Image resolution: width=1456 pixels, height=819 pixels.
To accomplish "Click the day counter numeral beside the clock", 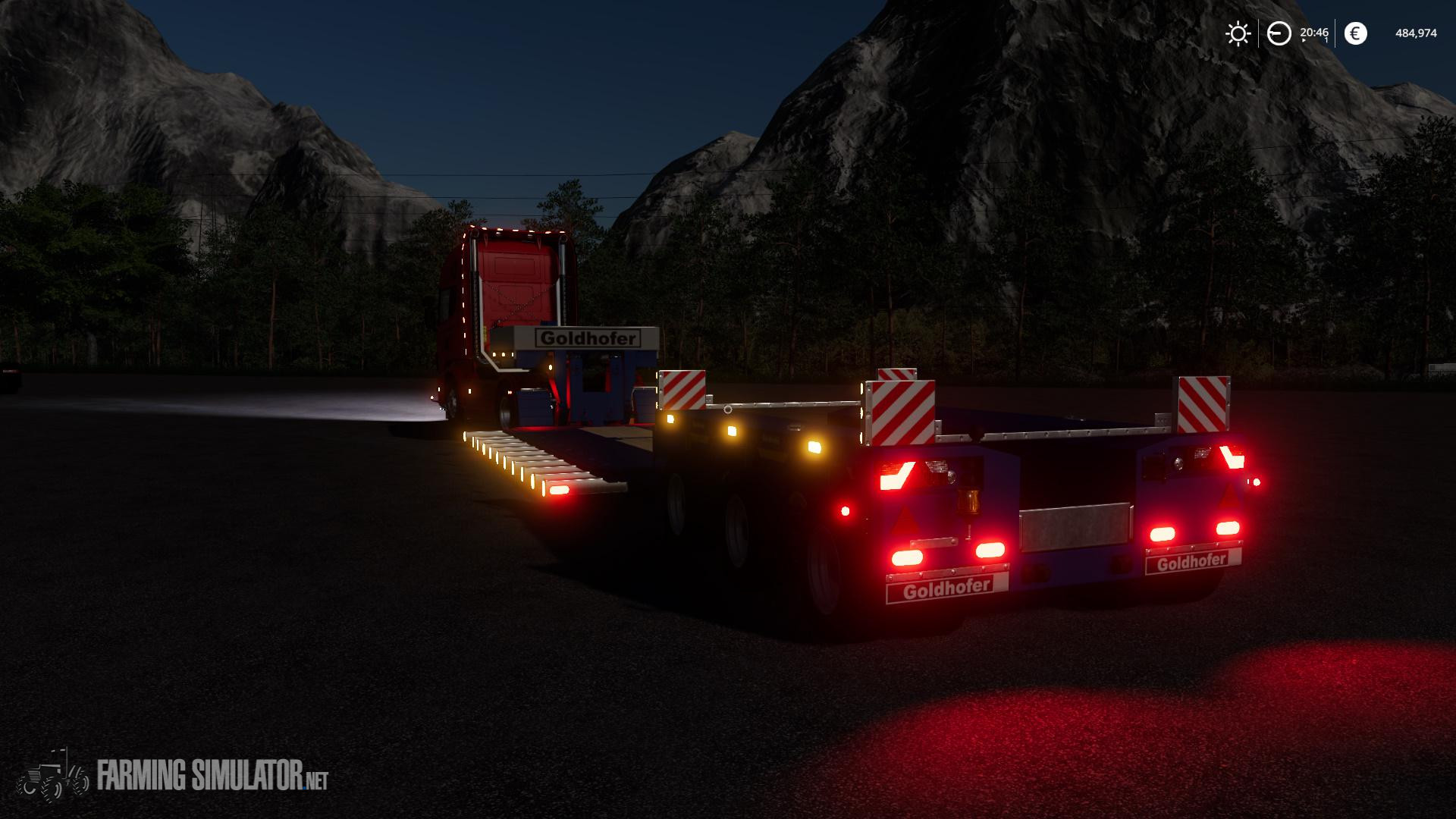I will (1326, 39).
